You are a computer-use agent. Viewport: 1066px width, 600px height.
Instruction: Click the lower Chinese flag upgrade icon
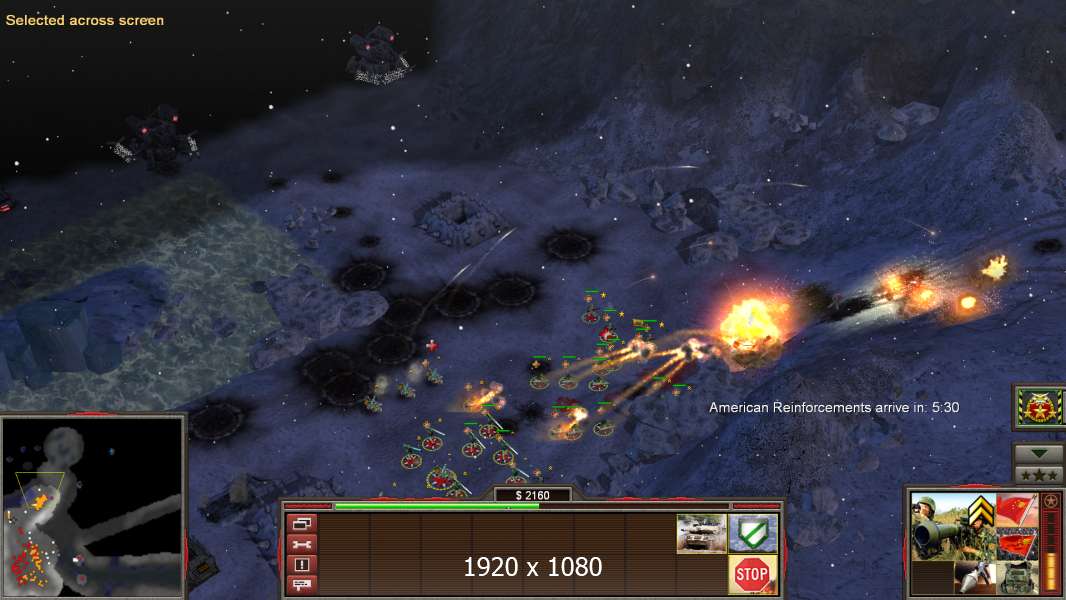tap(1016, 545)
